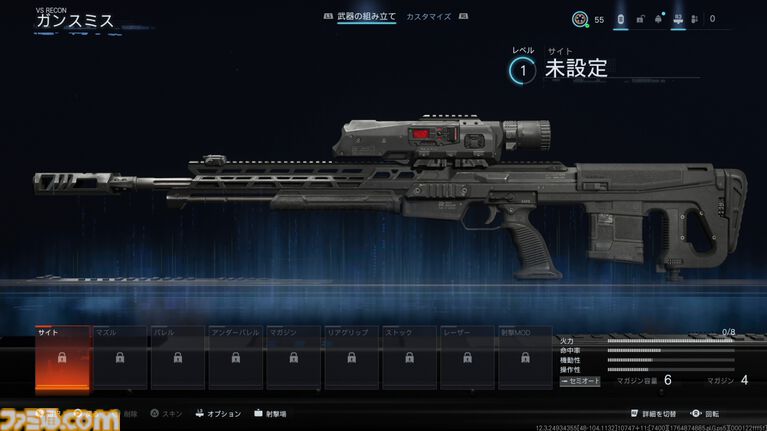The image size is (767, 431).
Task: Open the バレル attachment slot
Action: tap(177, 357)
